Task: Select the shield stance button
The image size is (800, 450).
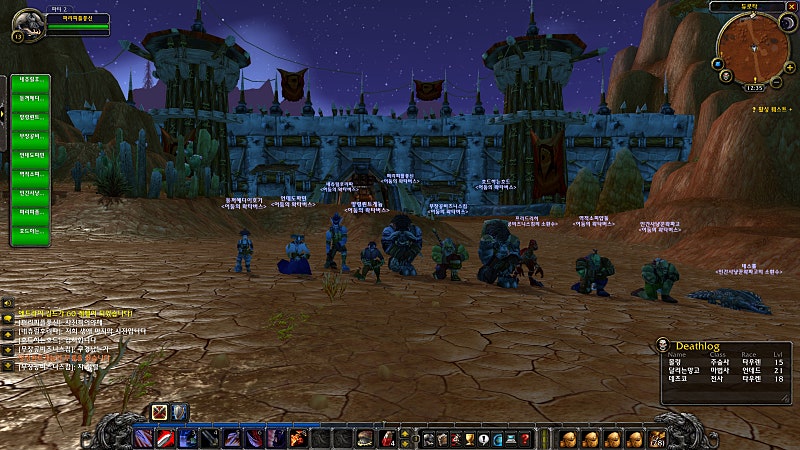Action: point(178,411)
